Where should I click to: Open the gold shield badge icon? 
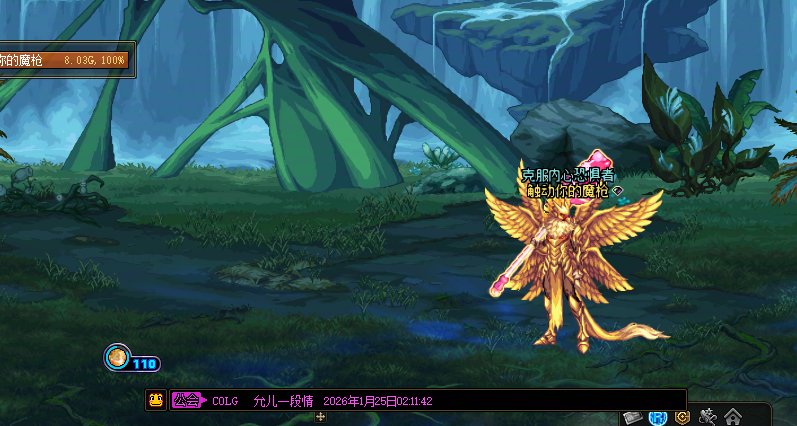pyautogui.click(x=683, y=416)
